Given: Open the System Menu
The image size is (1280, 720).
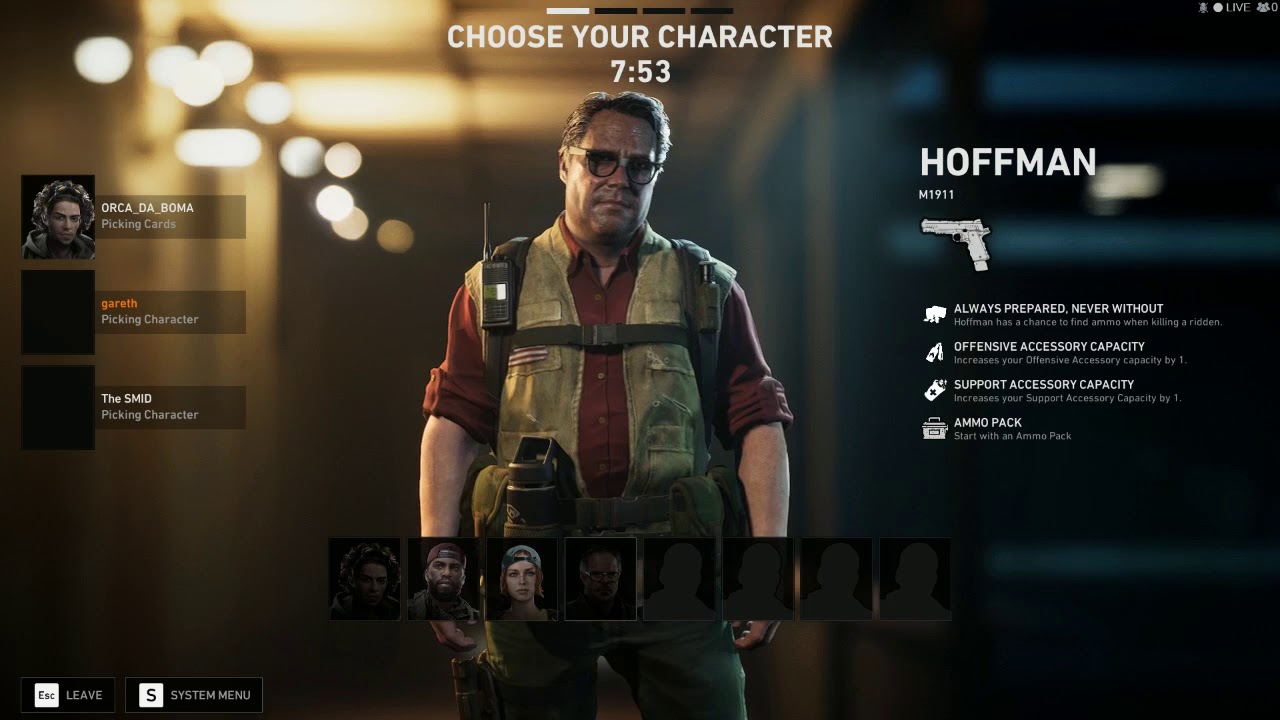Looking at the screenshot, I should (194, 695).
